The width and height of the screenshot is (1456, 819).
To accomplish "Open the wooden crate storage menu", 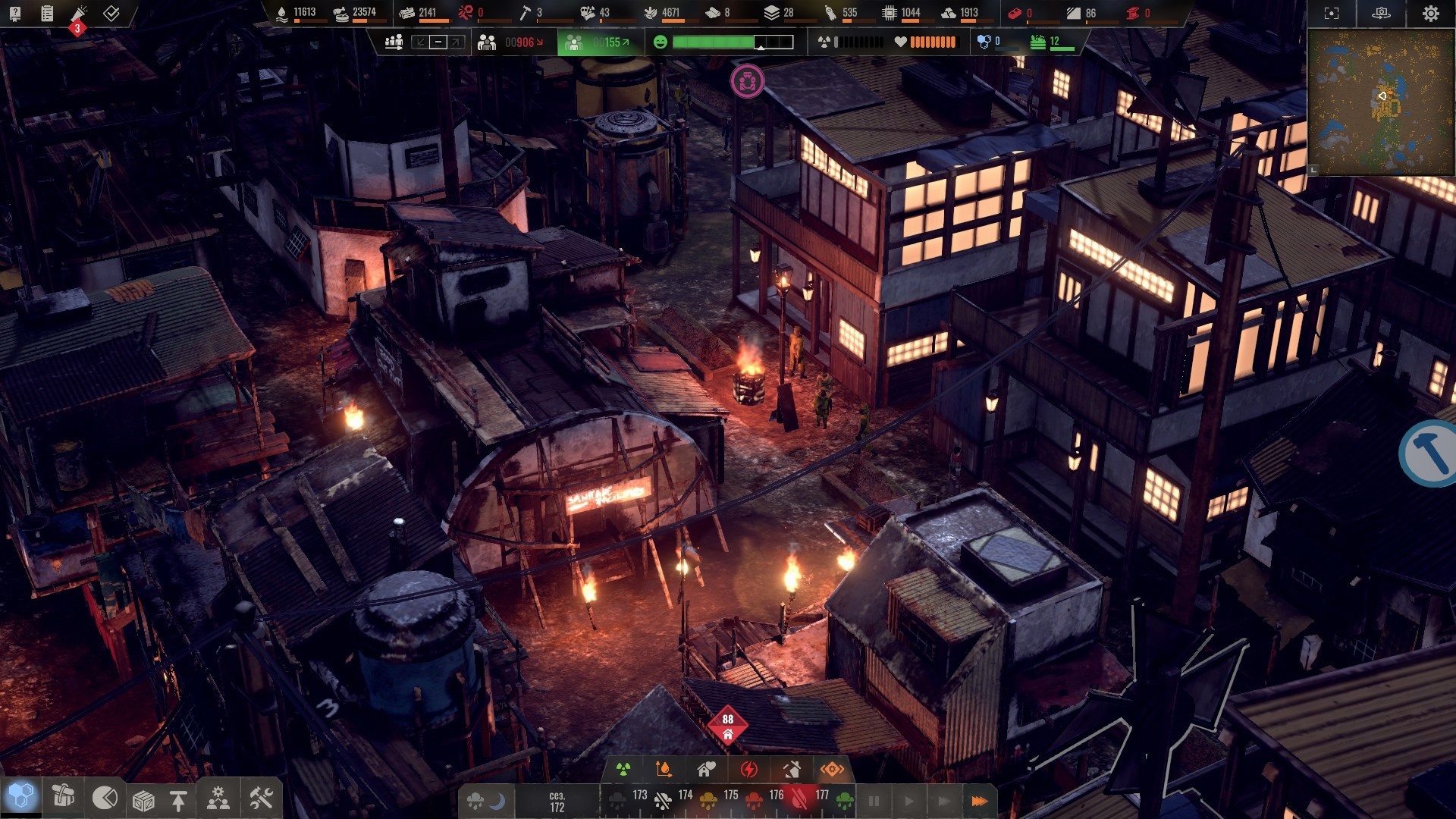I will coord(143,799).
